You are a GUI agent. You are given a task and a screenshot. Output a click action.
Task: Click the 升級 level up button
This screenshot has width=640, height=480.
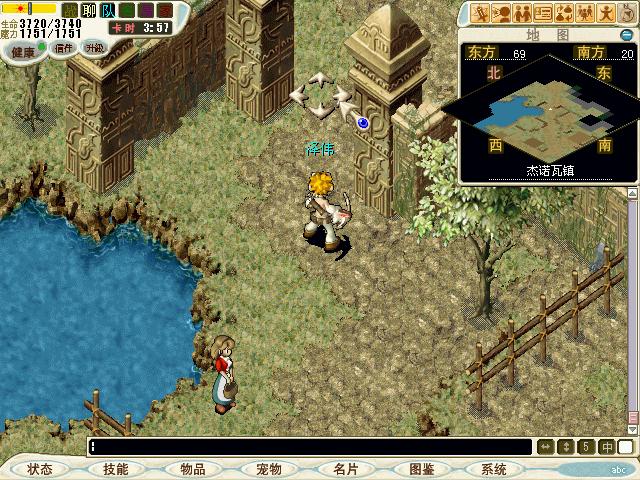[94, 47]
